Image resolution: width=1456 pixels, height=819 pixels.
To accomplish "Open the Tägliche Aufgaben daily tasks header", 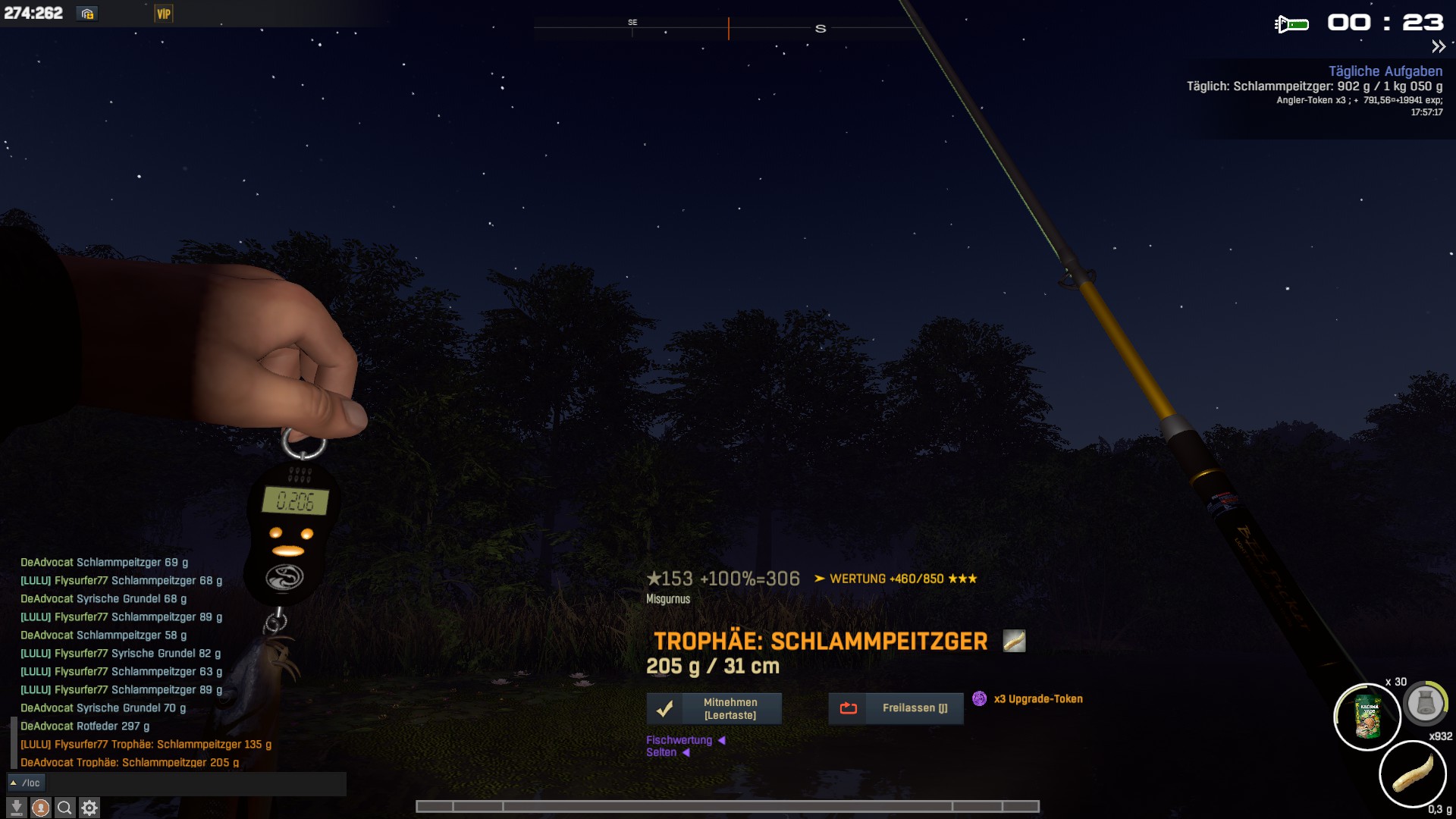I will (x=1385, y=71).
